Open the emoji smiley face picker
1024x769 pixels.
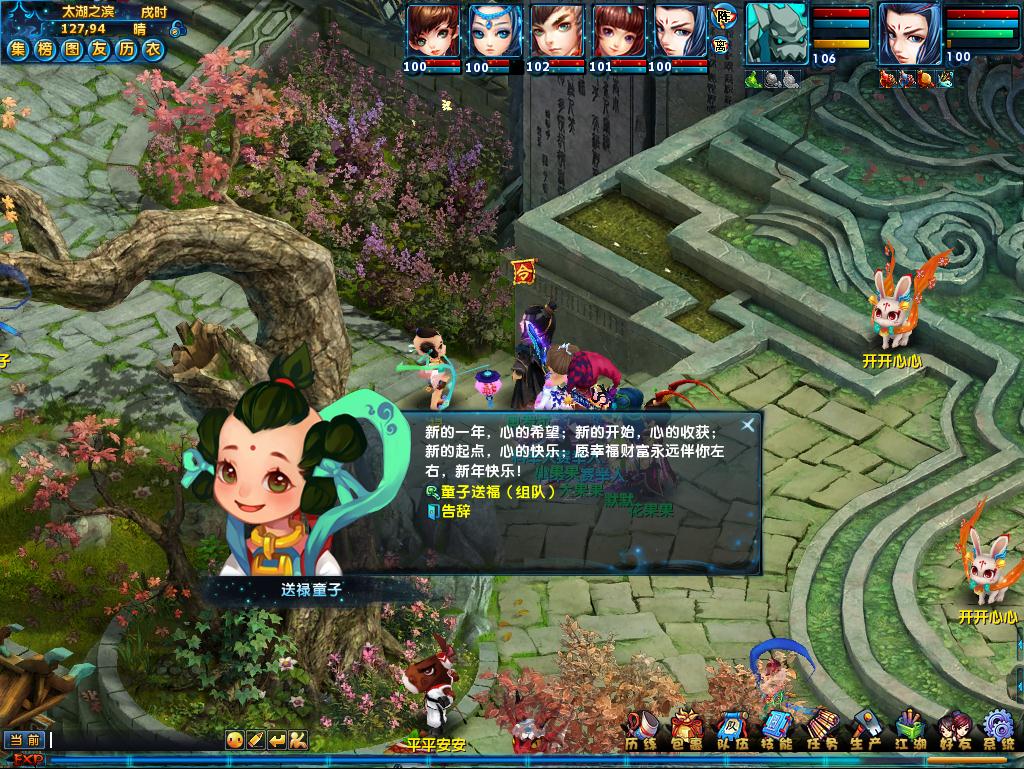233,740
